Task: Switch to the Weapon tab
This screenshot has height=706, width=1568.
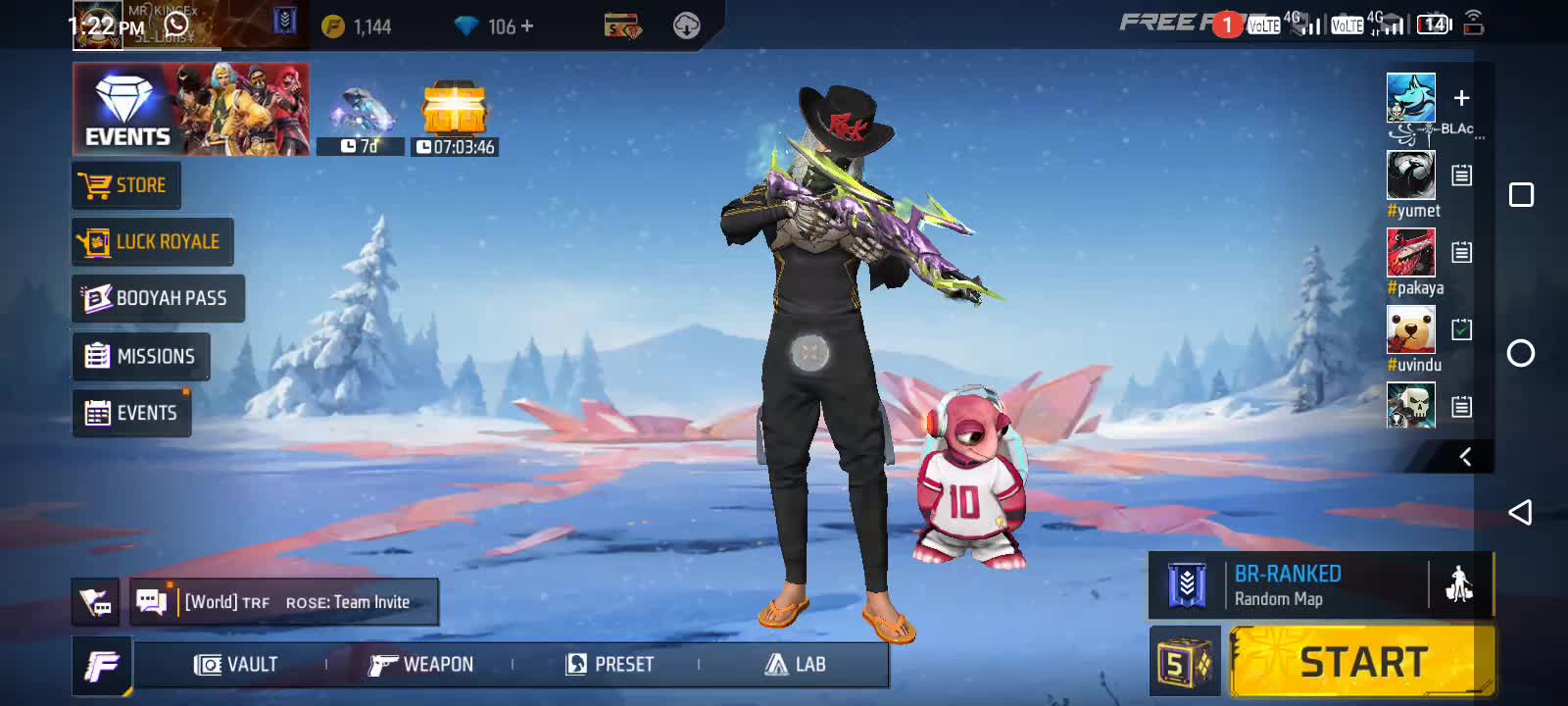Action: pos(421,665)
